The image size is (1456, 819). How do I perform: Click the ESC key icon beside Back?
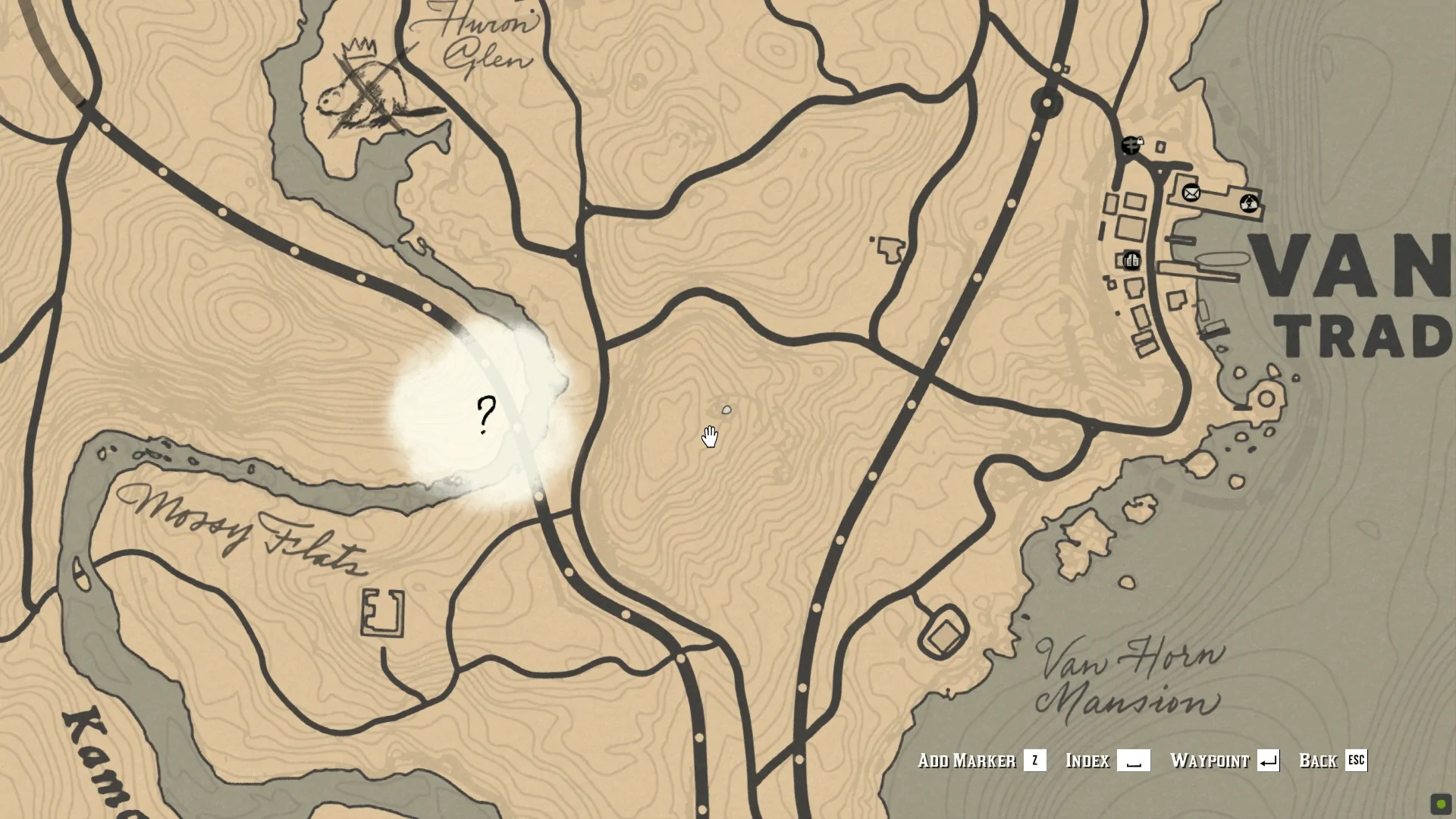point(1357,761)
